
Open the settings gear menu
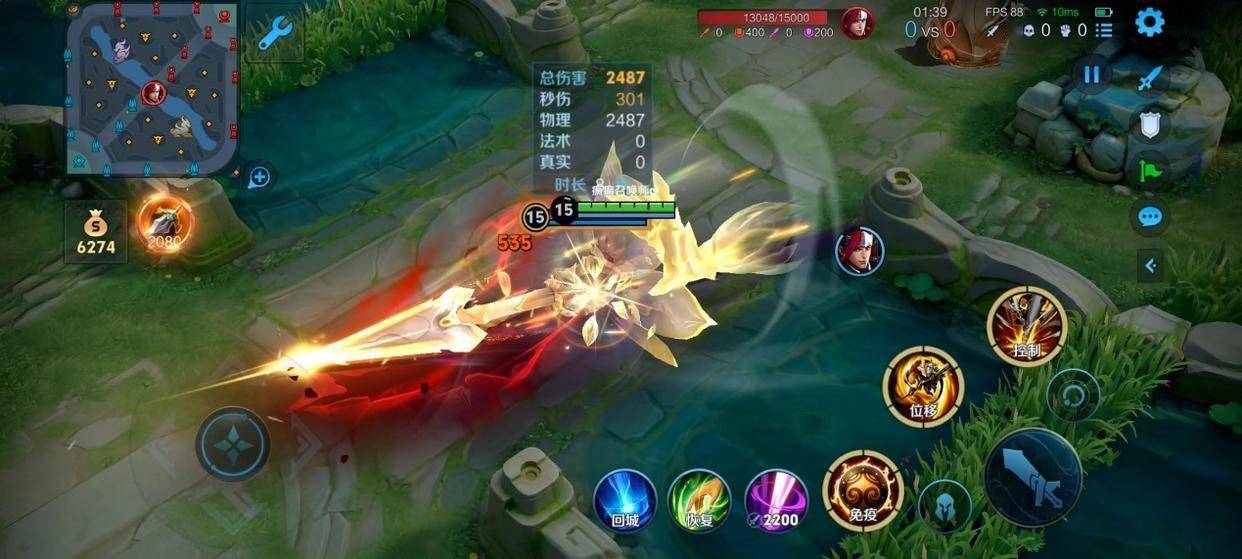point(1150,22)
